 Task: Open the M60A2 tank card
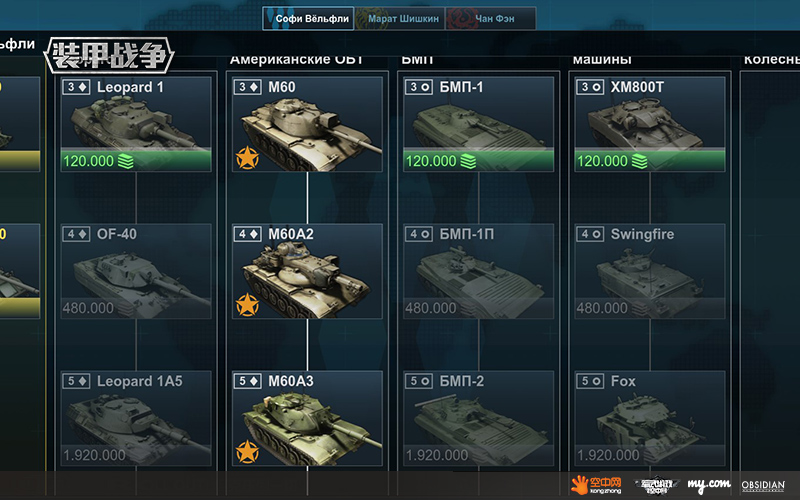pos(307,271)
